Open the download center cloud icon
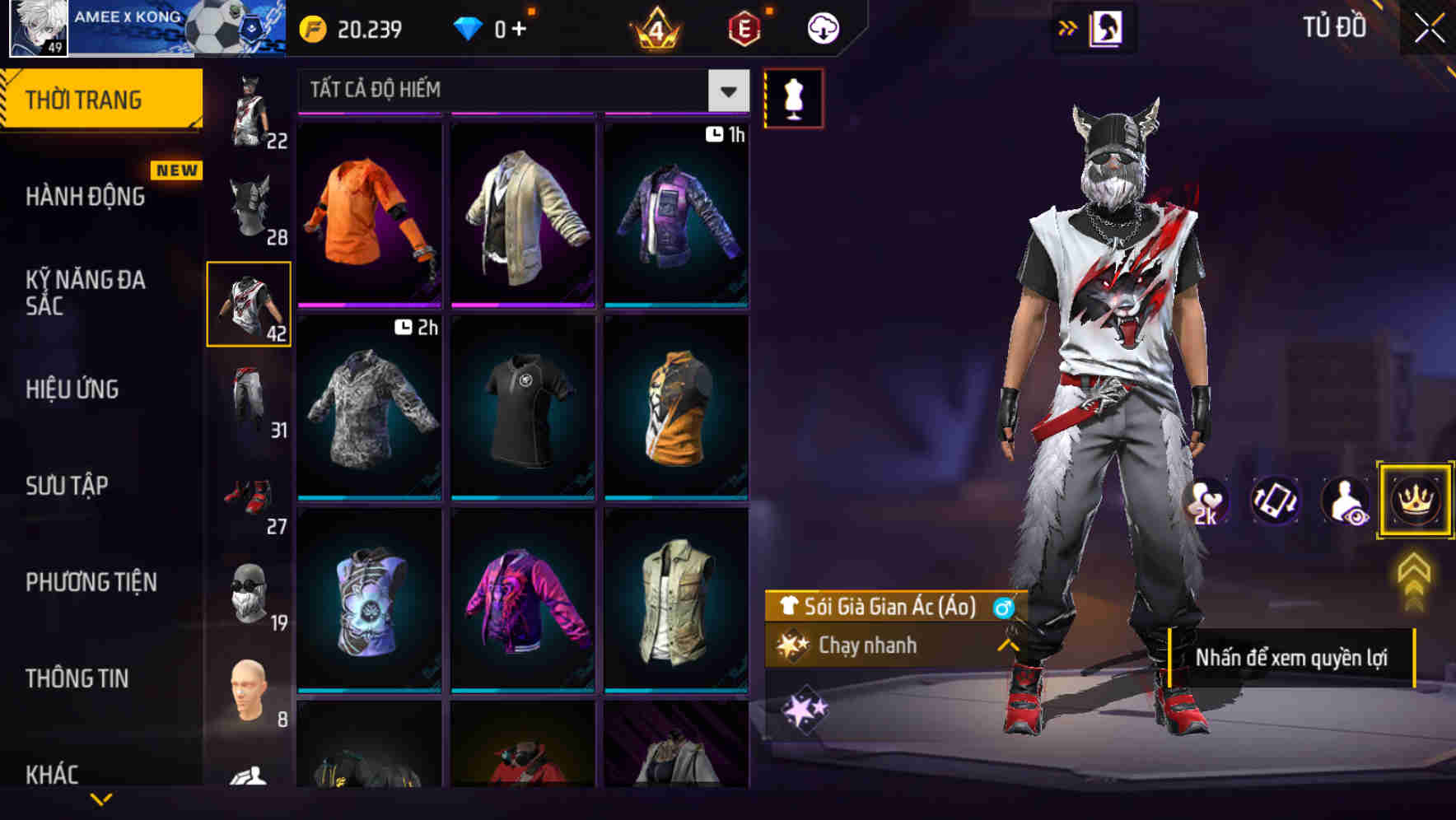Viewport: 1456px width, 820px height. pos(822,26)
